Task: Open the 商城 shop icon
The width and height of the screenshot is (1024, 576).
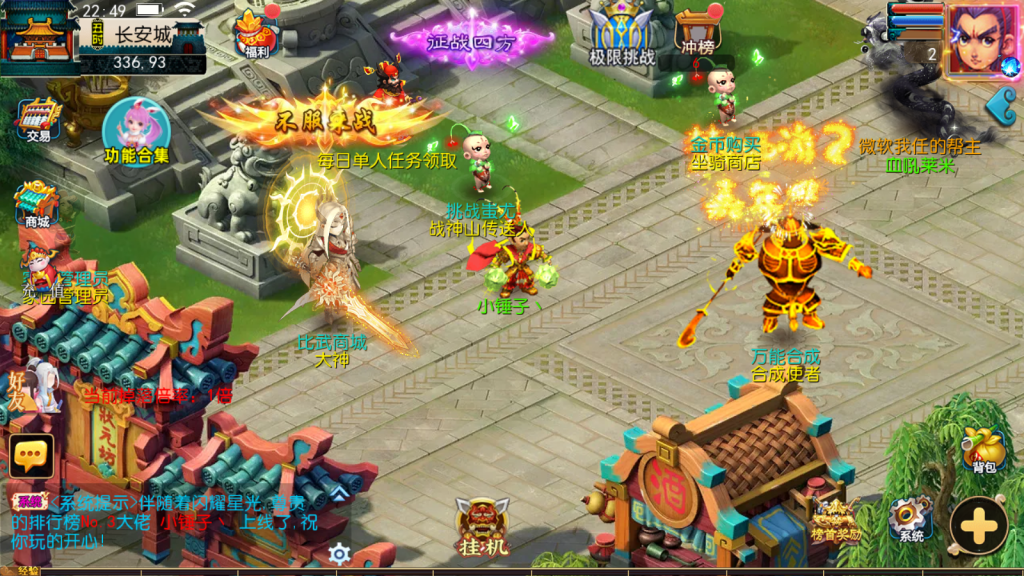Action: 36,205
